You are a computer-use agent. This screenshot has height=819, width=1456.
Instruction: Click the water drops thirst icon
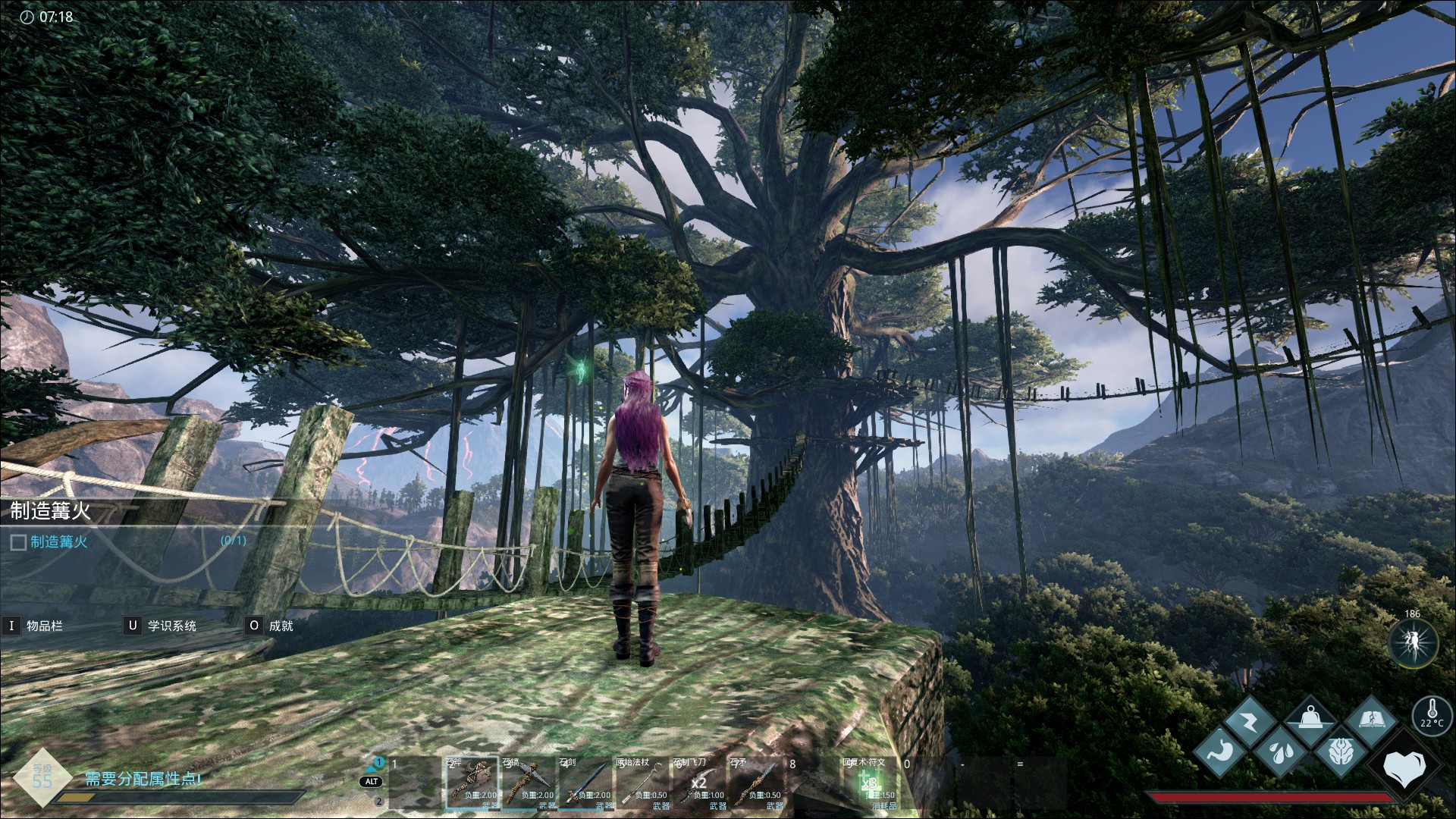click(1280, 752)
